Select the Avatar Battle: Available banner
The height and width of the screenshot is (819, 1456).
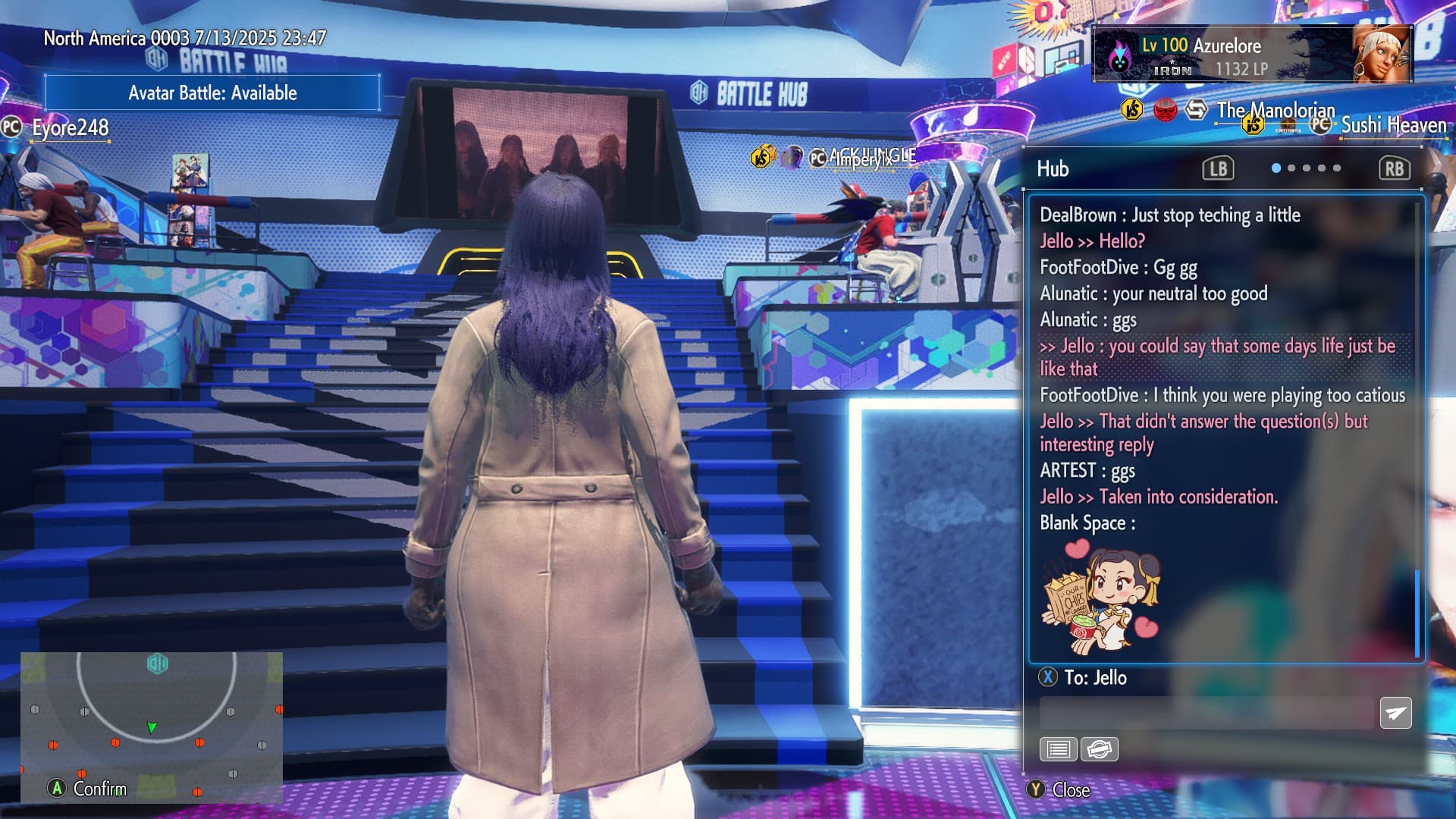coord(212,93)
